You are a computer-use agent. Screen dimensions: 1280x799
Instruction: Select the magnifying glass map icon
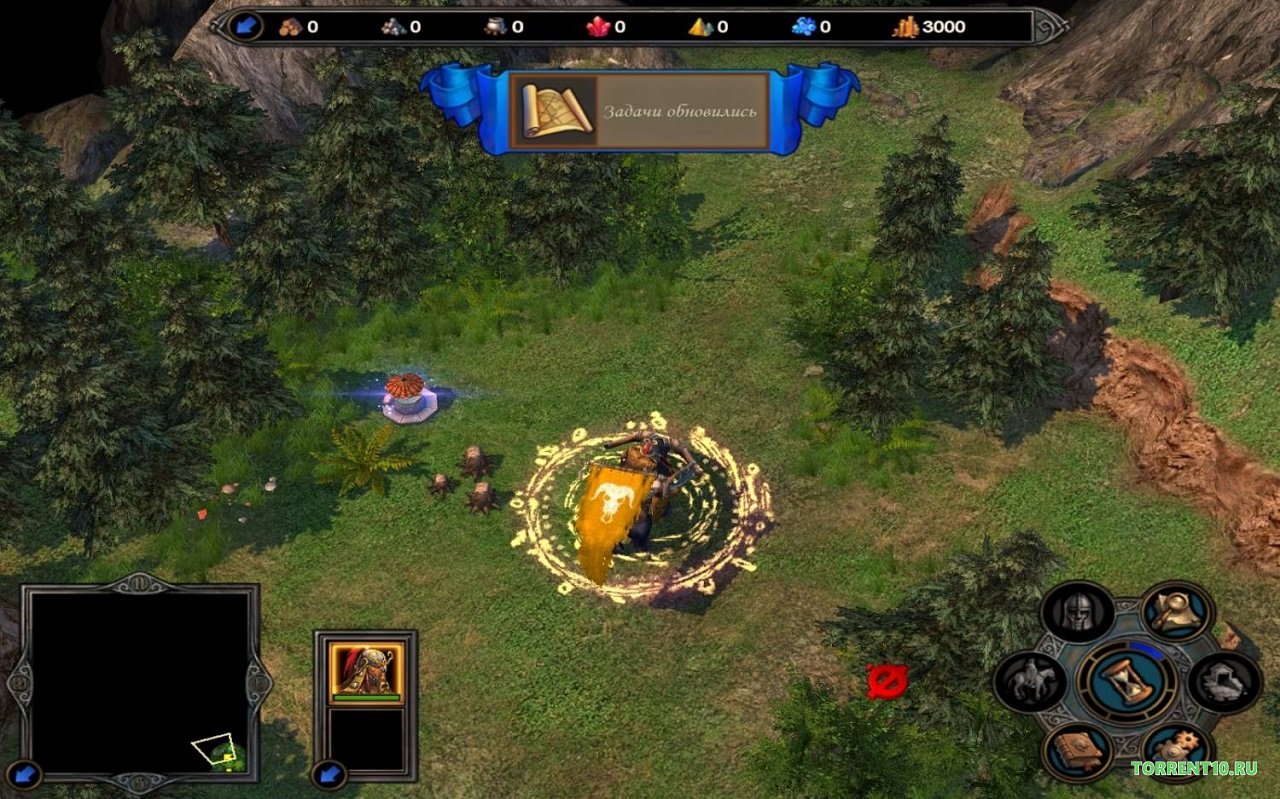pos(1176,611)
